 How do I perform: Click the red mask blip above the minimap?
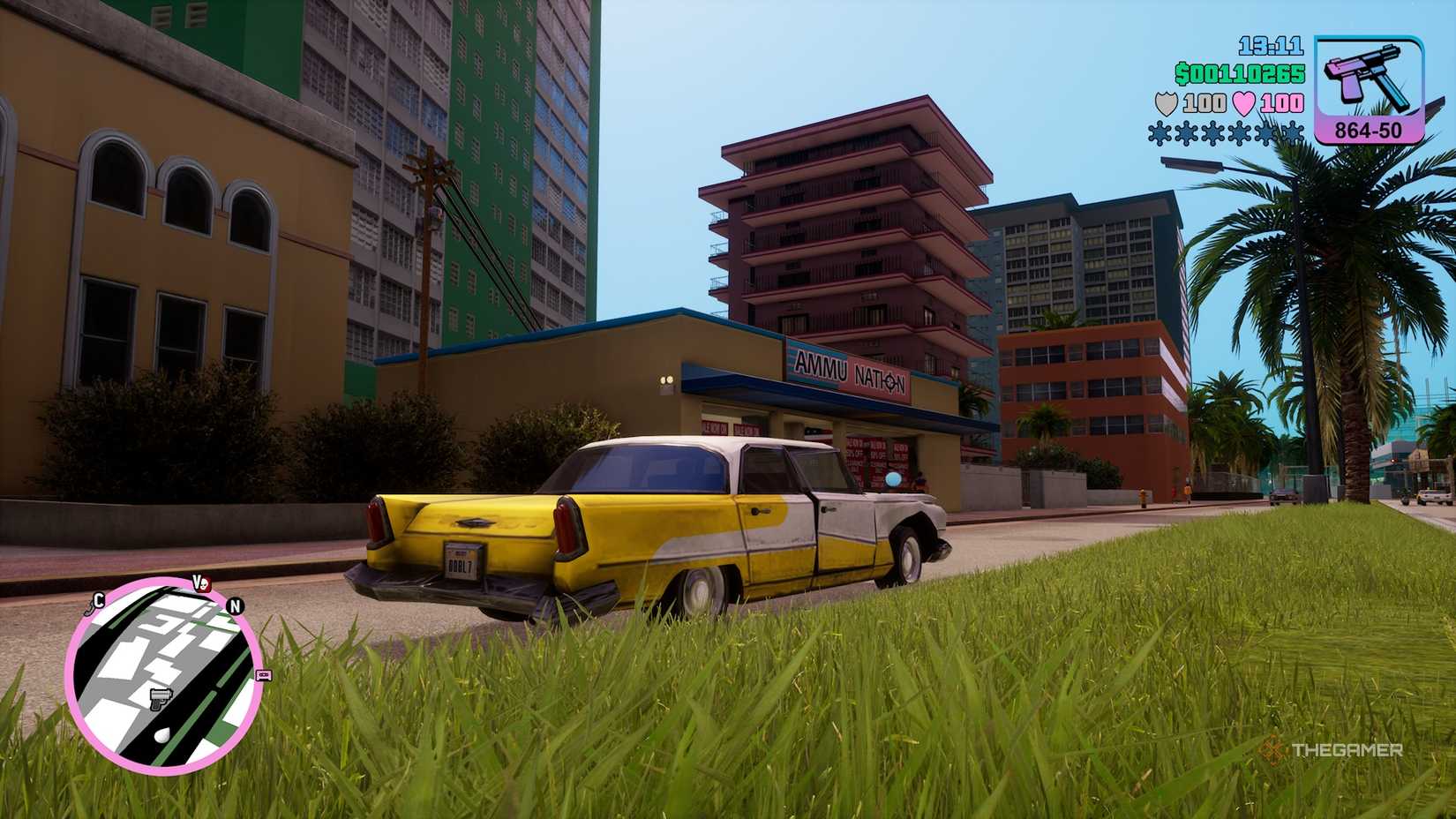tap(203, 583)
